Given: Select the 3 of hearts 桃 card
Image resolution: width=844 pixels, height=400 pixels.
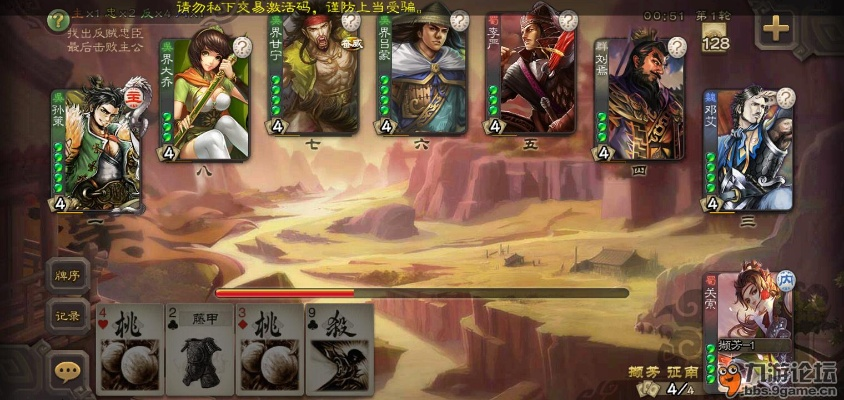Looking at the screenshot, I should click(x=269, y=349).
